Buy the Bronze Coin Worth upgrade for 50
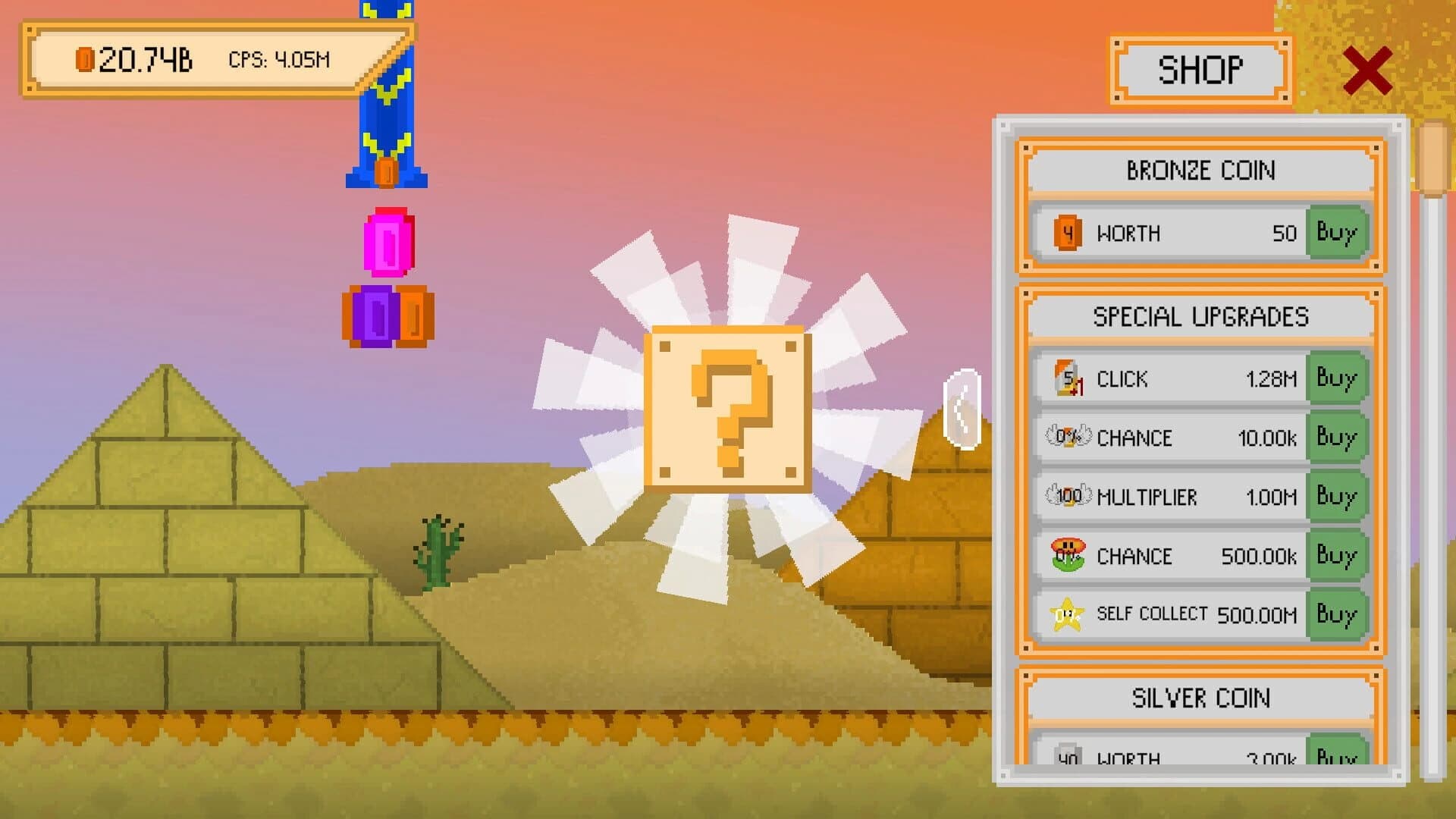The image size is (1456, 819). pyautogui.click(x=1337, y=234)
